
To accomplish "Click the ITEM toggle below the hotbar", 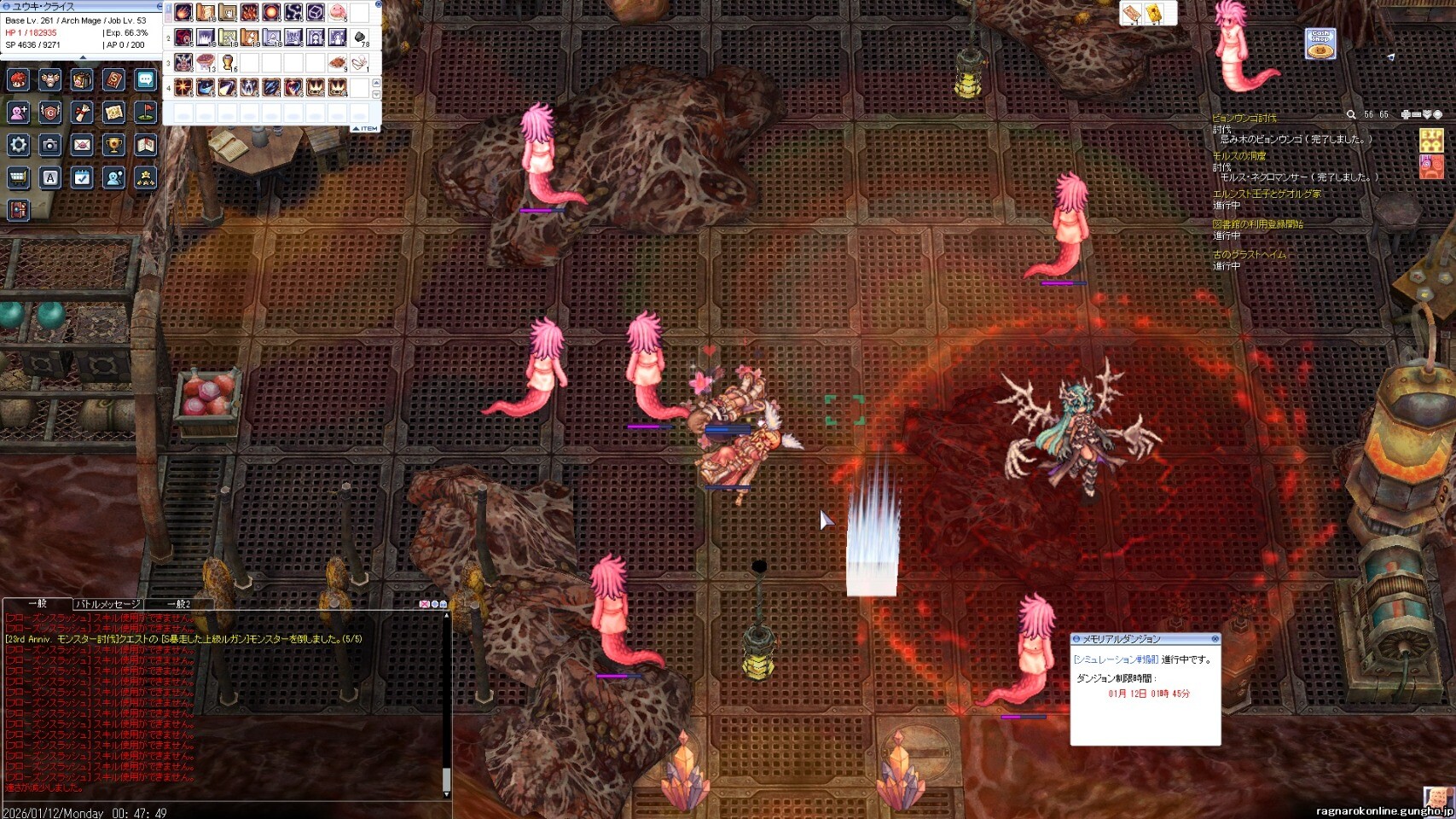I will point(366,129).
